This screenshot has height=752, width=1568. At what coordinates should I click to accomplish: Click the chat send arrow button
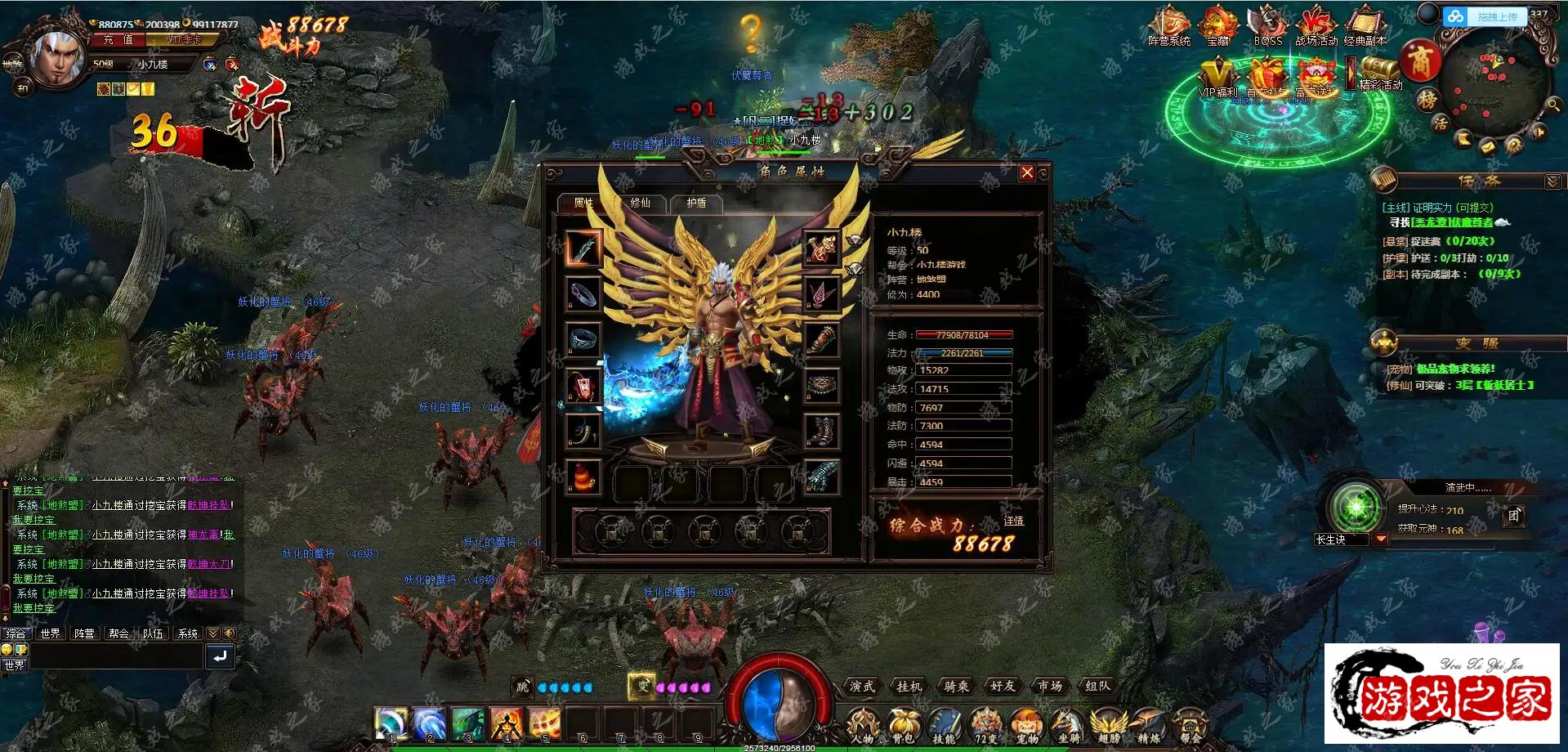point(220,656)
